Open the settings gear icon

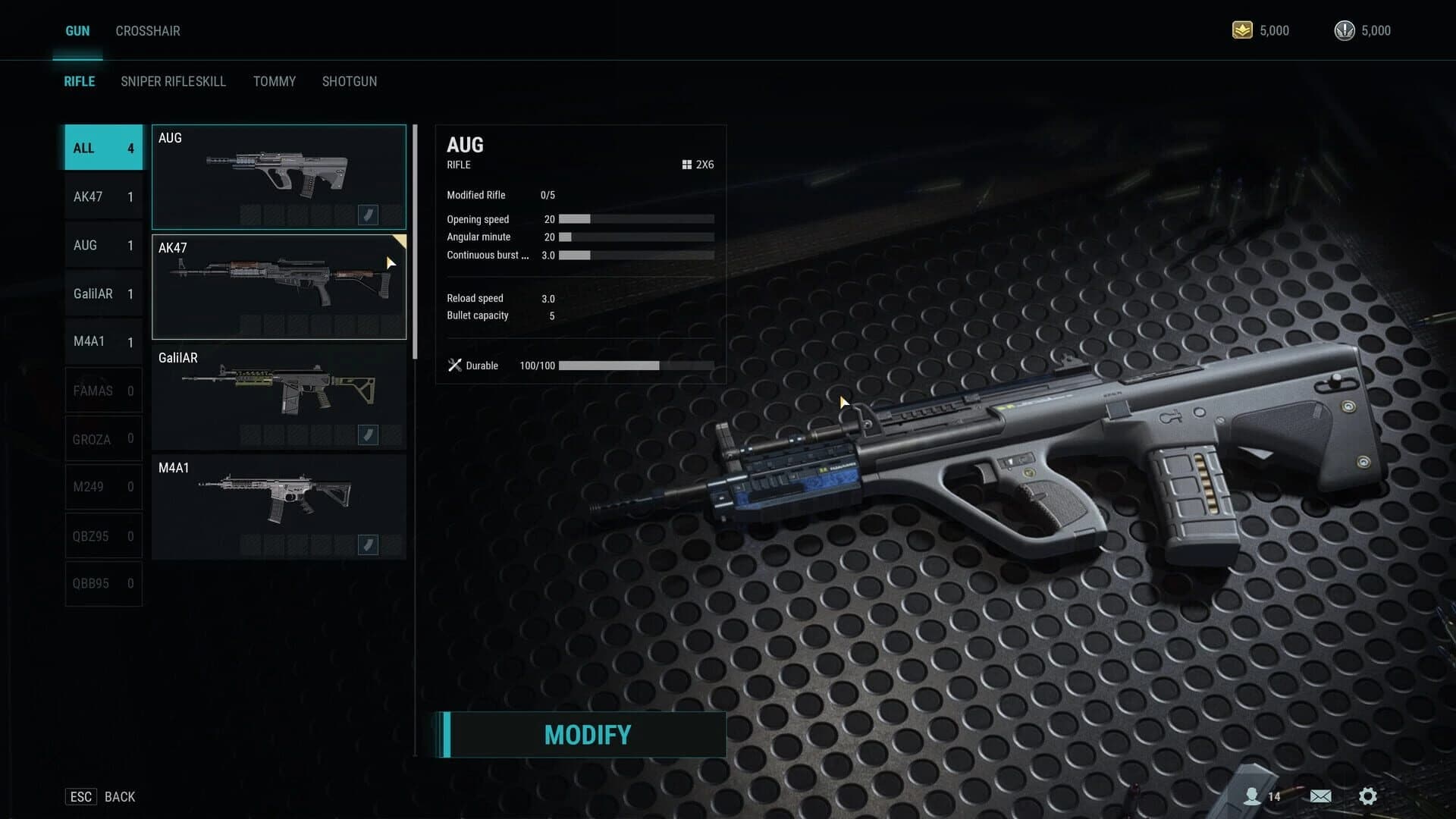click(1368, 796)
